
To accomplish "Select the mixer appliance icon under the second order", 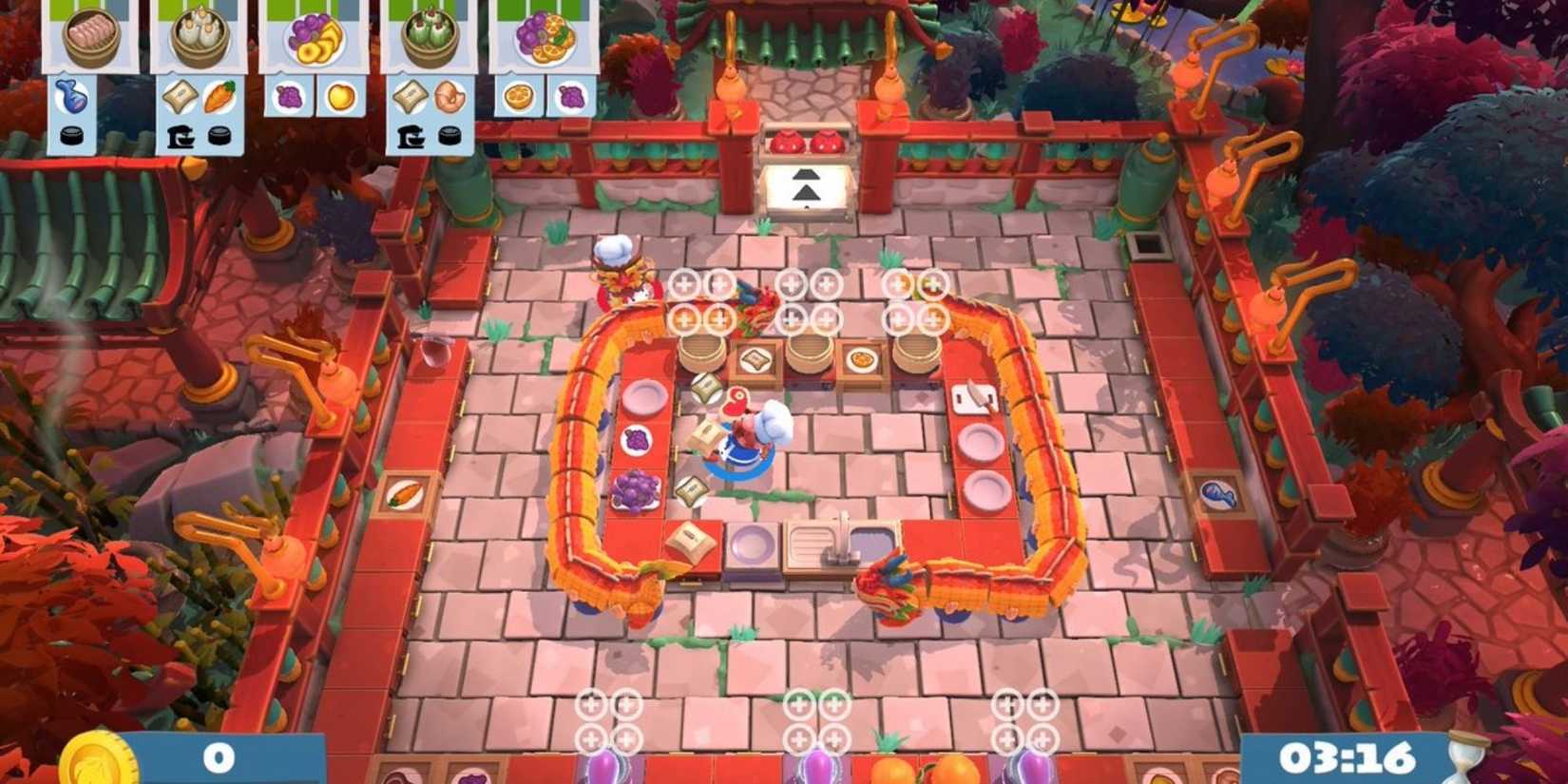I will click(x=182, y=136).
